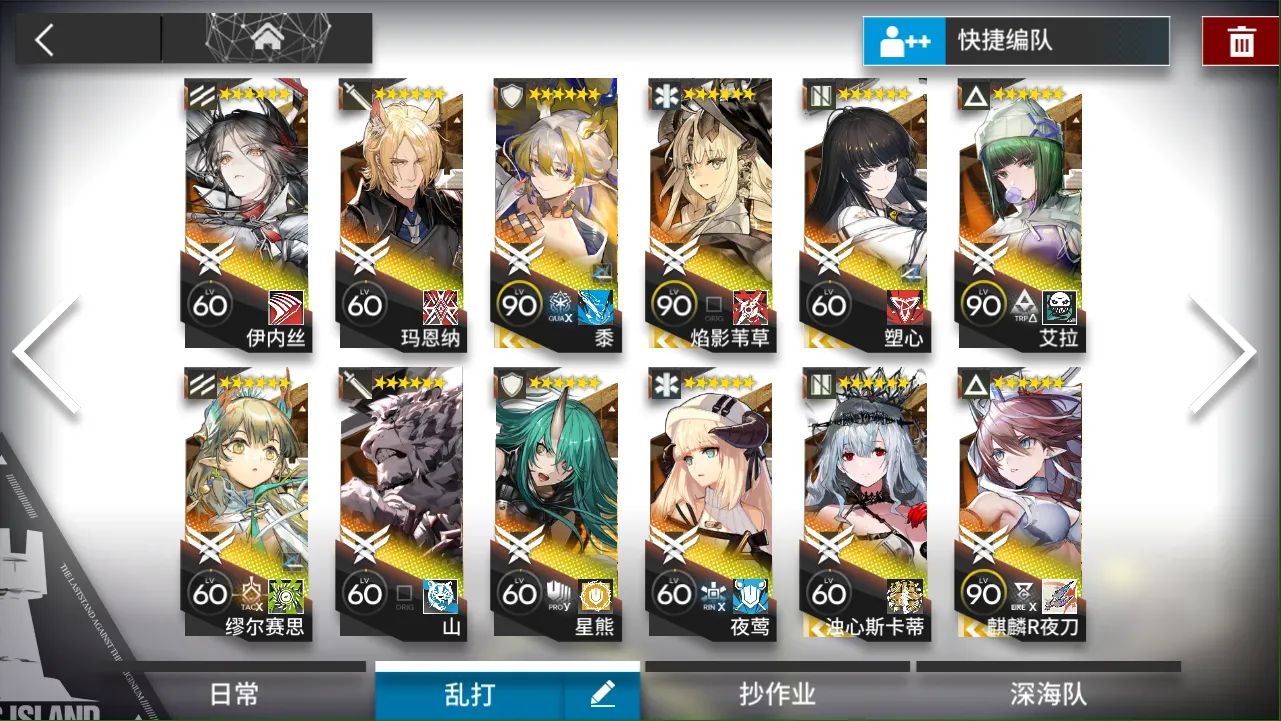
Task: Select 山's skill icon
Action: tap(438, 597)
